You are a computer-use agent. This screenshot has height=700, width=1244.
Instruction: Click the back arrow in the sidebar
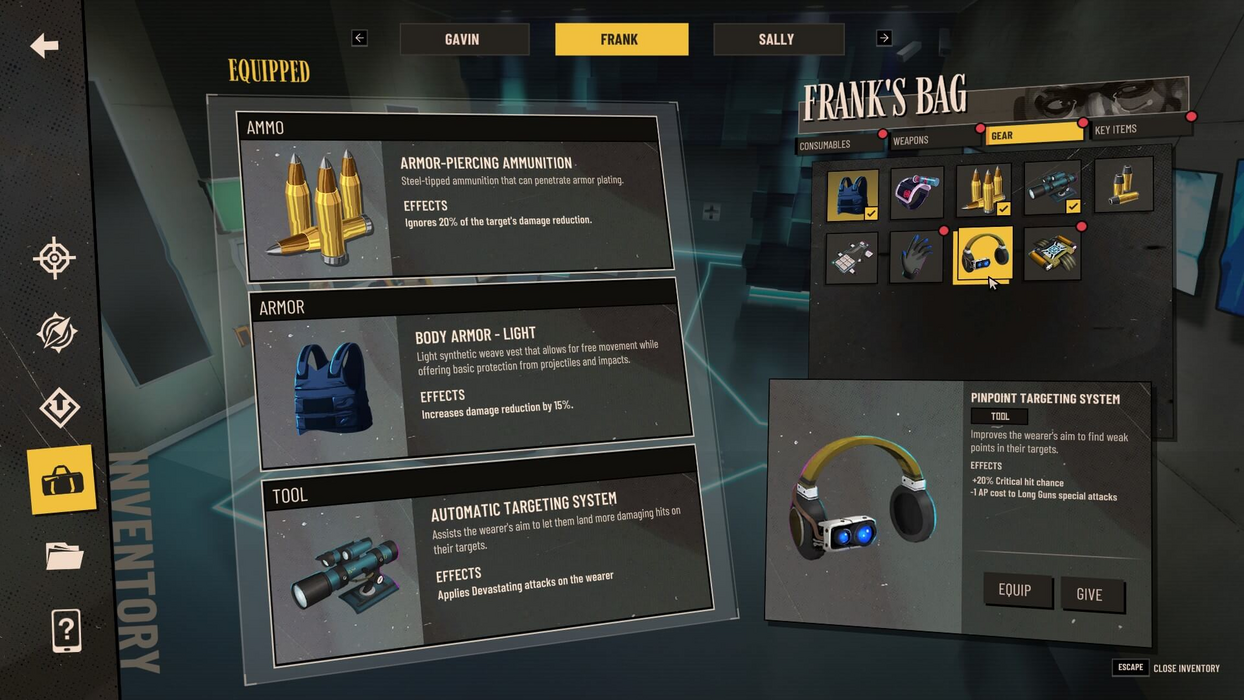44,46
